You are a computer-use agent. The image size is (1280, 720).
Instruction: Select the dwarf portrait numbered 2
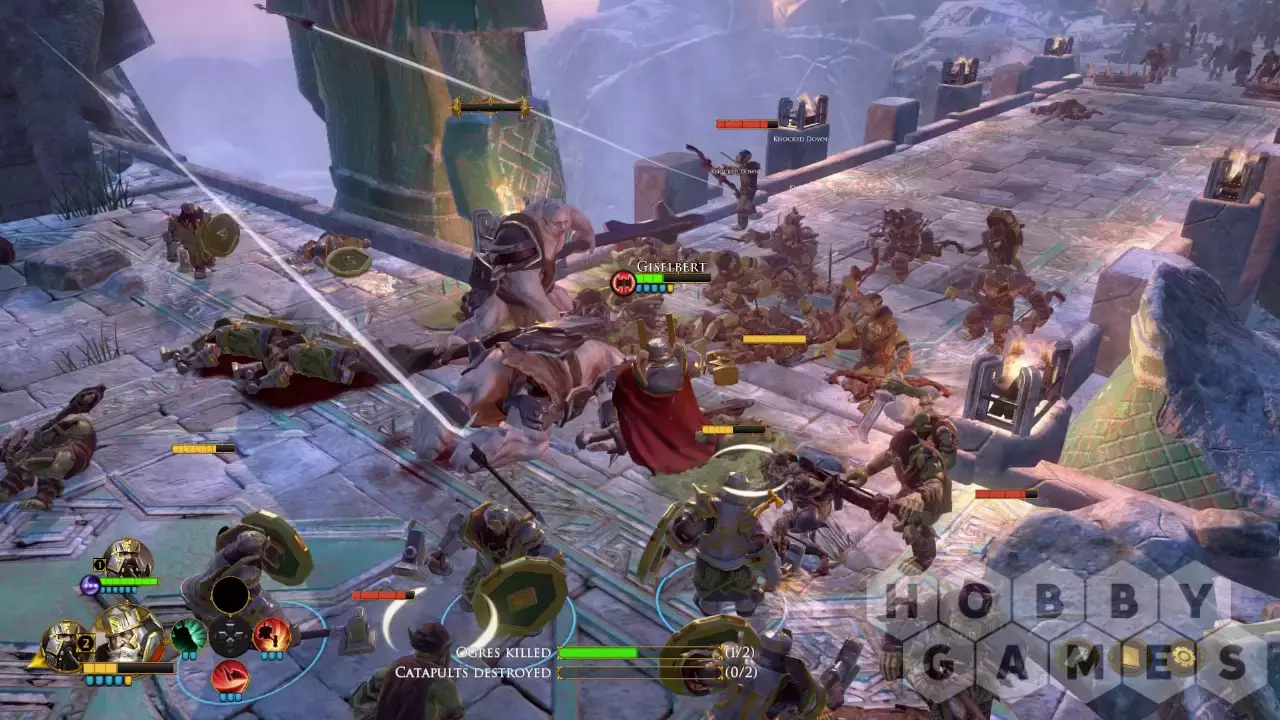64,643
